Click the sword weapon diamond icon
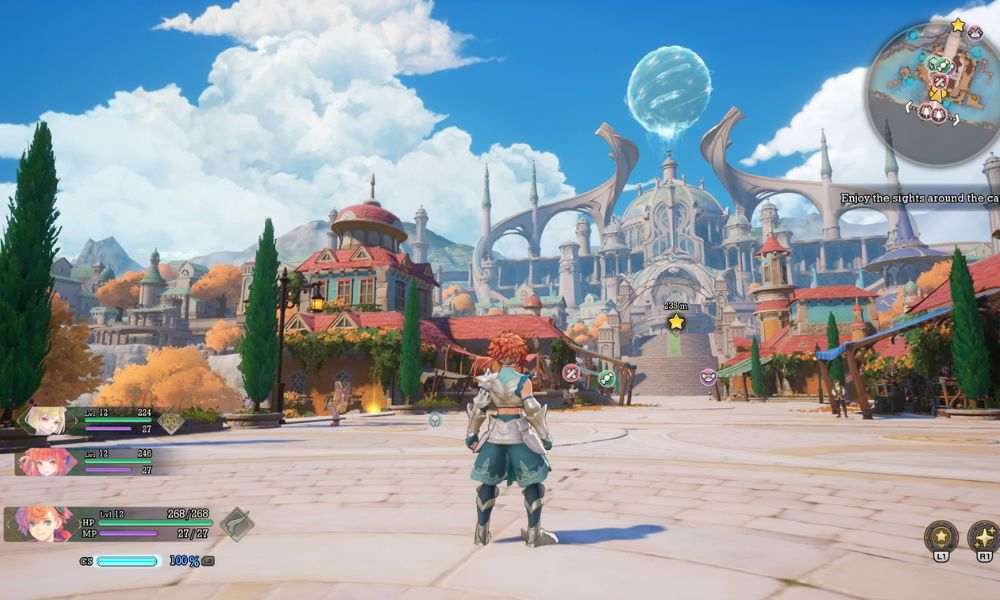 [237, 523]
